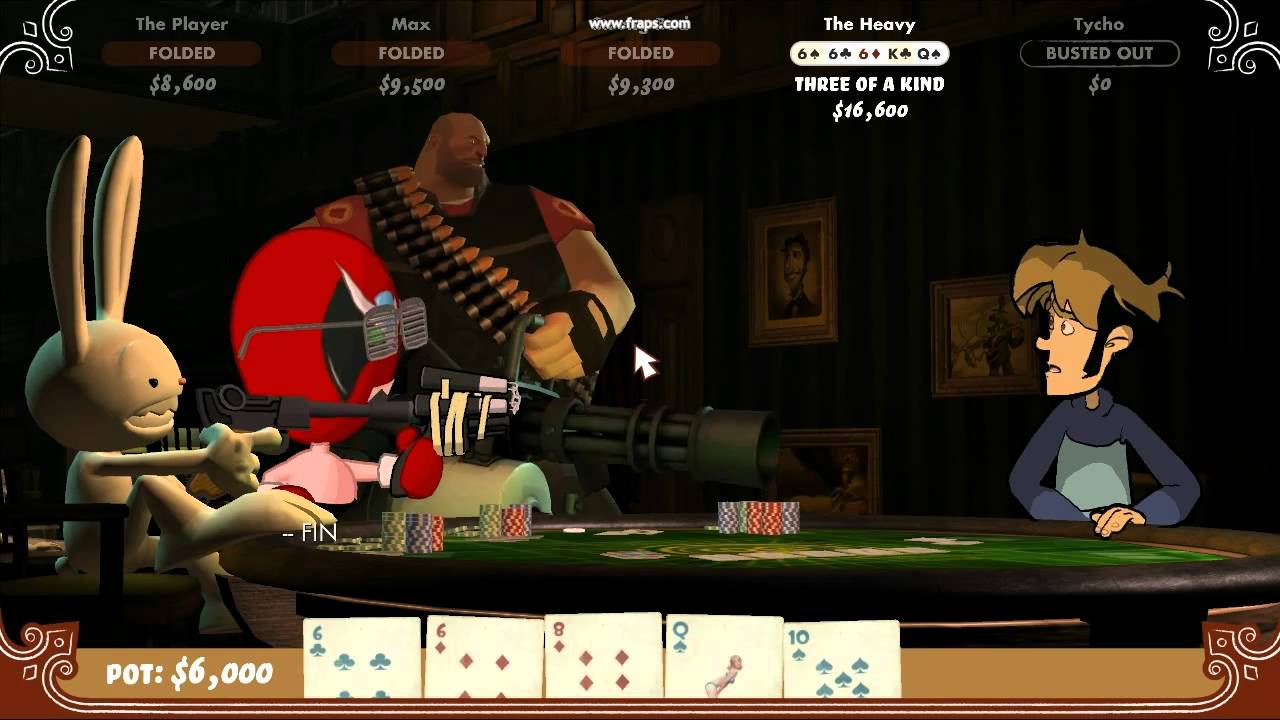Toggle Max's FOLDED status badge
Viewport: 1280px width, 720px height.
click(x=410, y=54)
